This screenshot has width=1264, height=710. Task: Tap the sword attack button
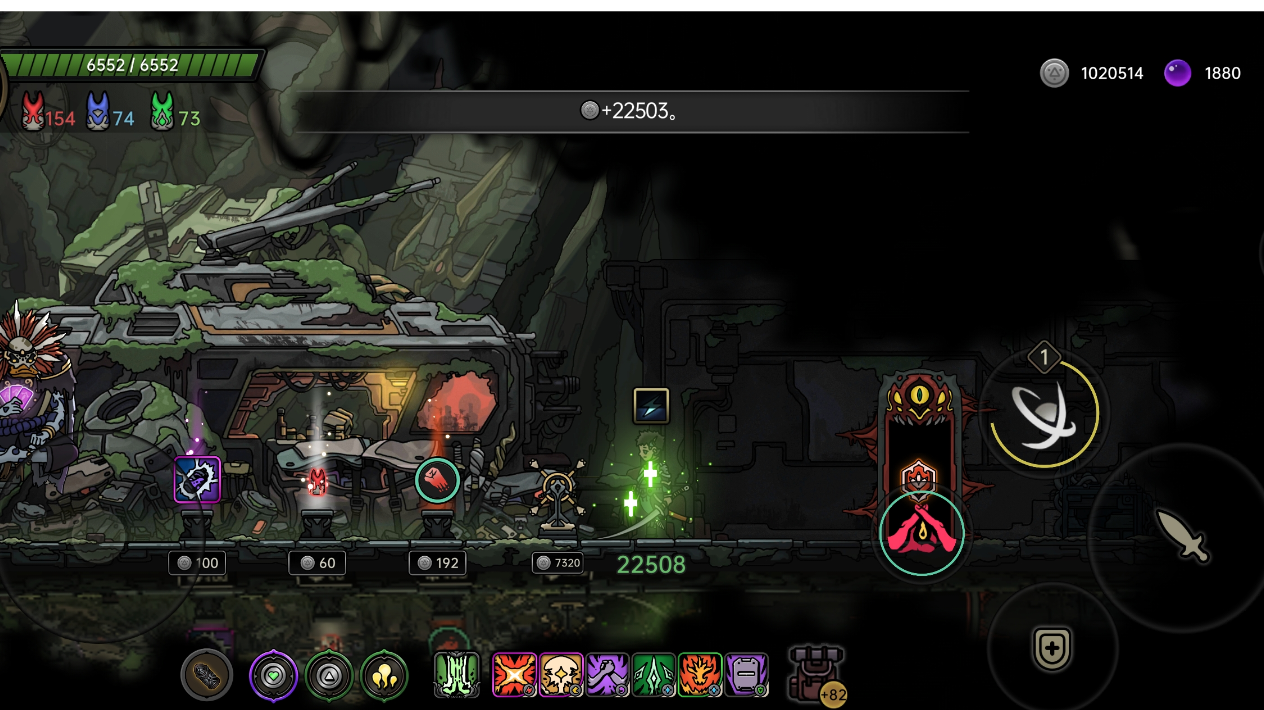coord(1182,535)
